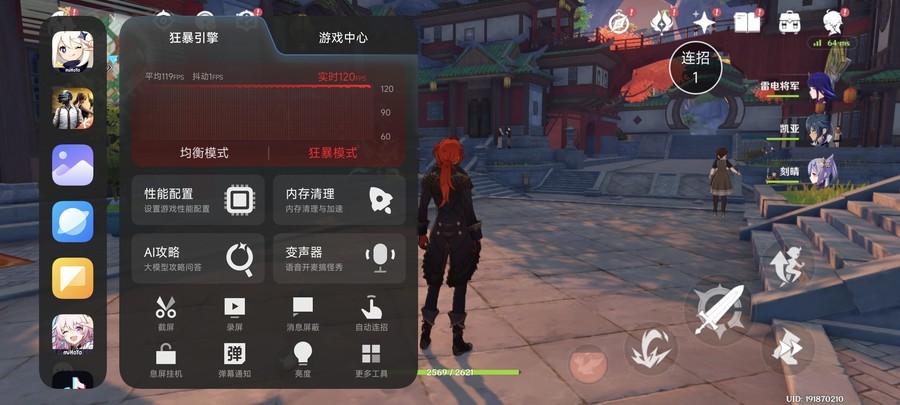The height and width of the screenshot is (405, 900).
Task: Activate 息屏挂机 screen-off idle
Action: (x=166, y=359)
